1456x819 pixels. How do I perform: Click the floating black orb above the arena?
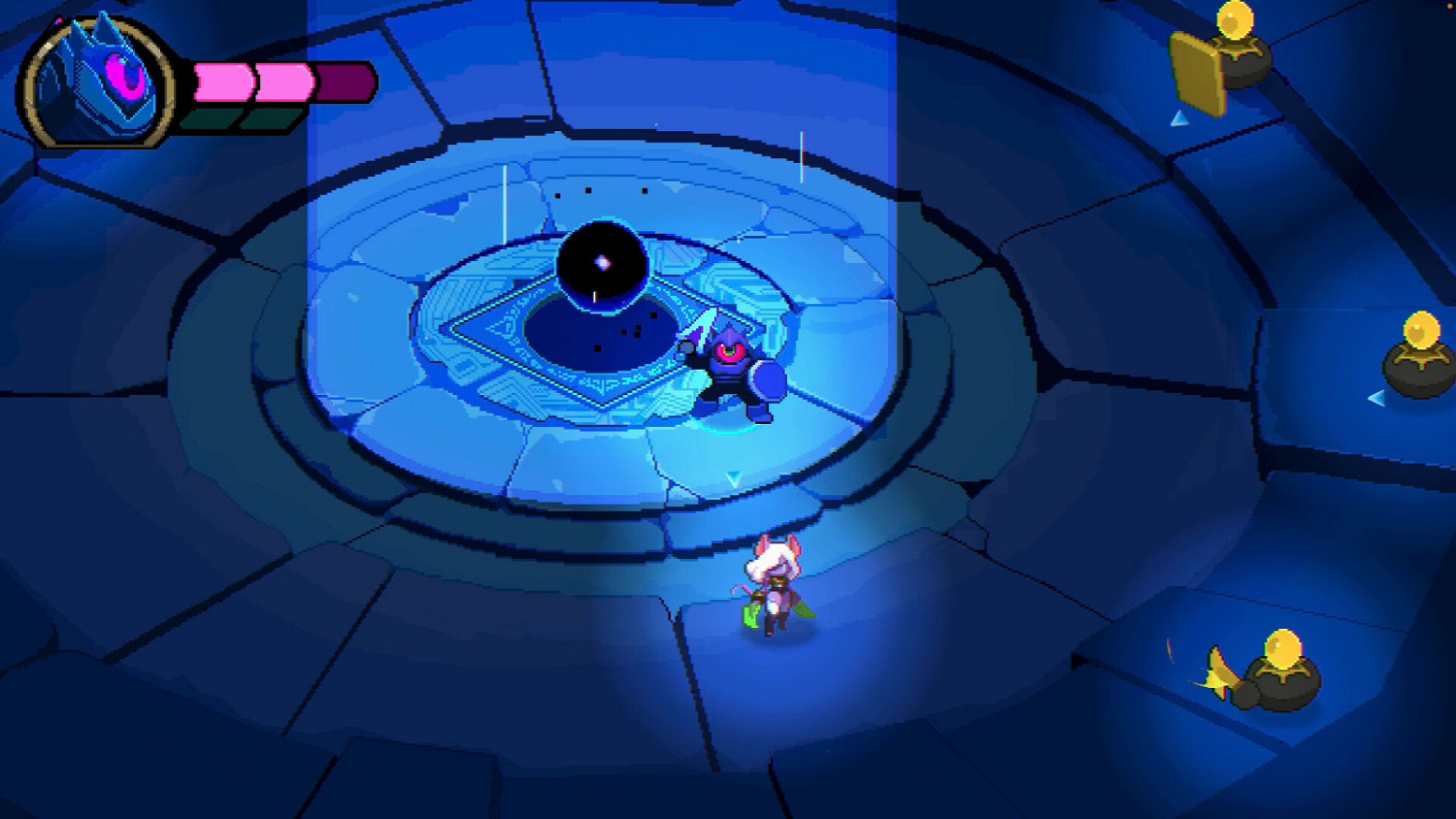(x=602, y=262)
